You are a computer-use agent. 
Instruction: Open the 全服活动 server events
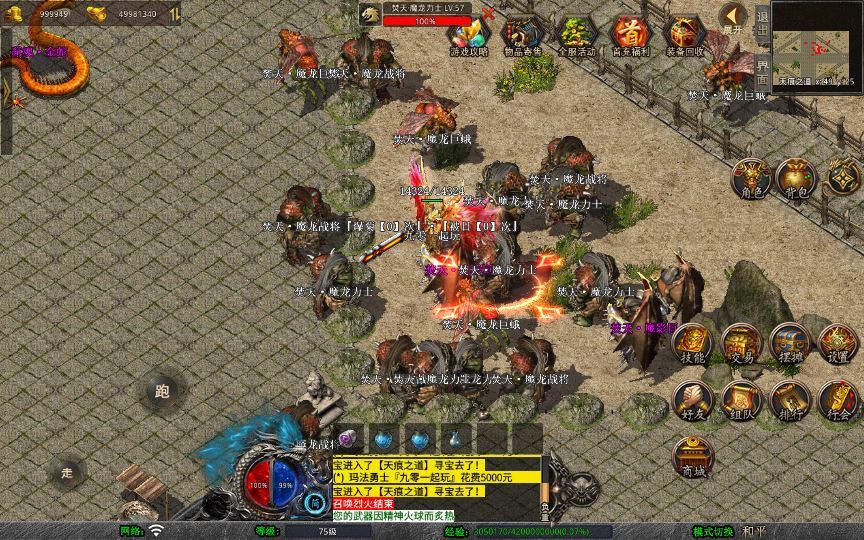[x=574, y=35]
